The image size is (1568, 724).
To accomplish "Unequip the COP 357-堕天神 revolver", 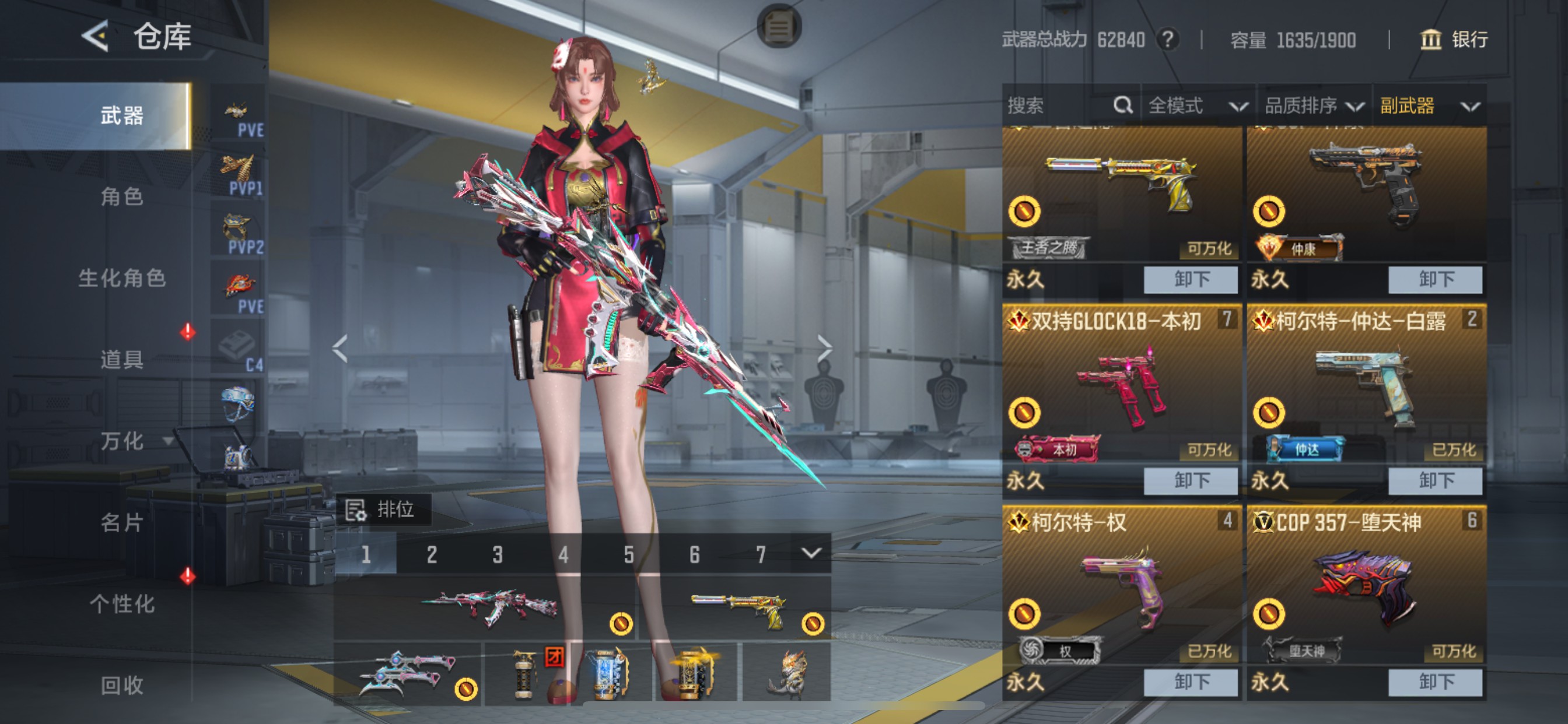I will (x=1436, y=682).
